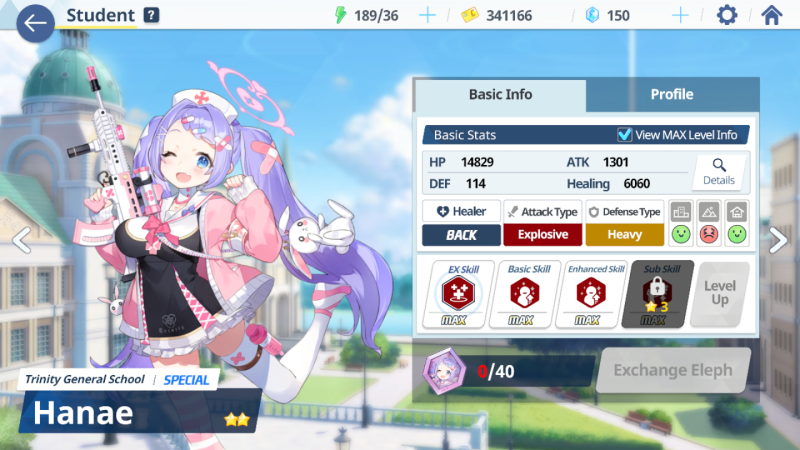Switch to the Profile tab
Viewport: 800px width, 450px height.
pyautogui.click(x=672, y=95)
